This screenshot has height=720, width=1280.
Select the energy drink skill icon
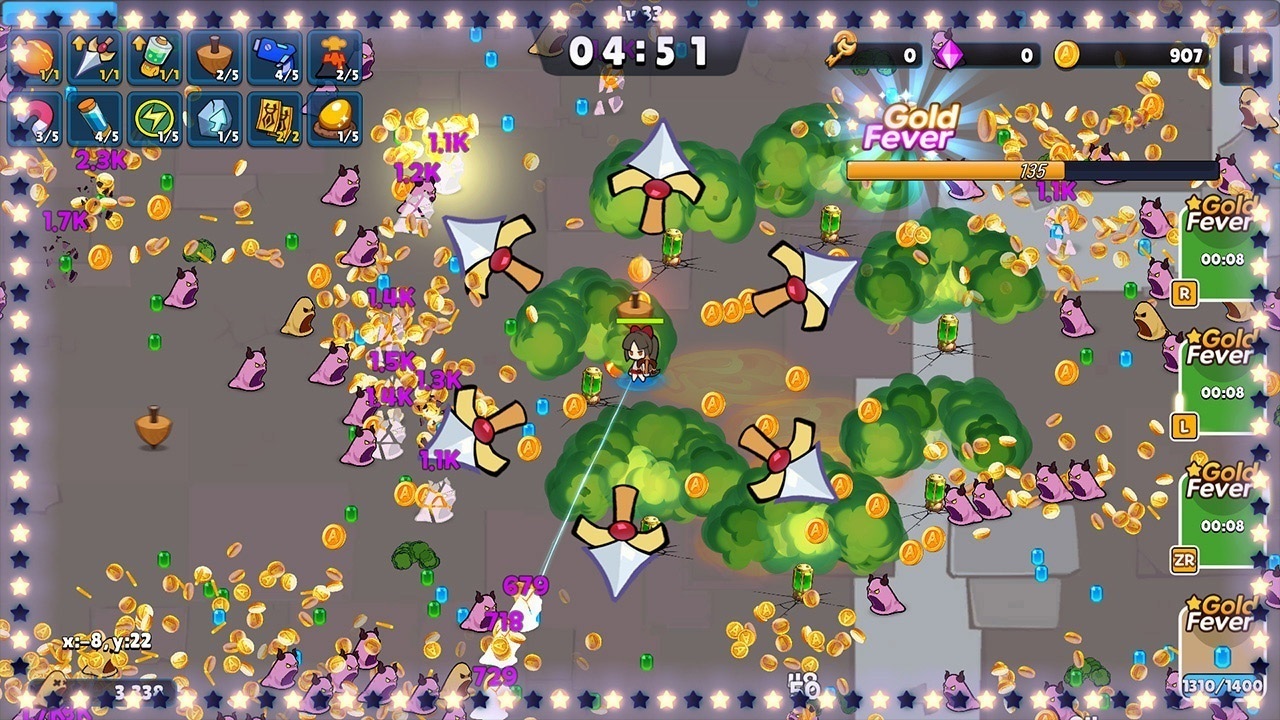coord(155,55)
